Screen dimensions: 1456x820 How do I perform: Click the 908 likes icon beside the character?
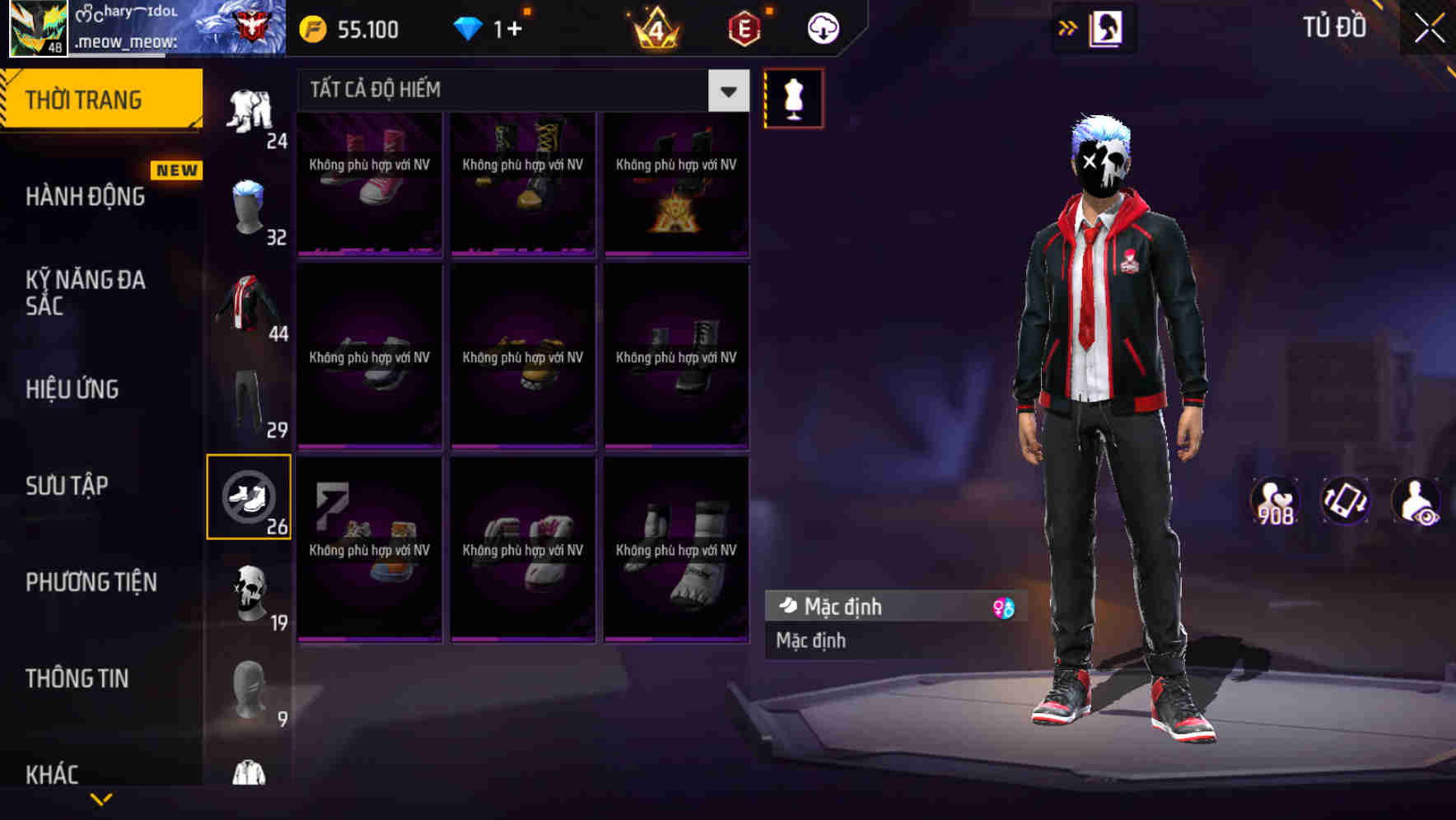coord(1275,500)
